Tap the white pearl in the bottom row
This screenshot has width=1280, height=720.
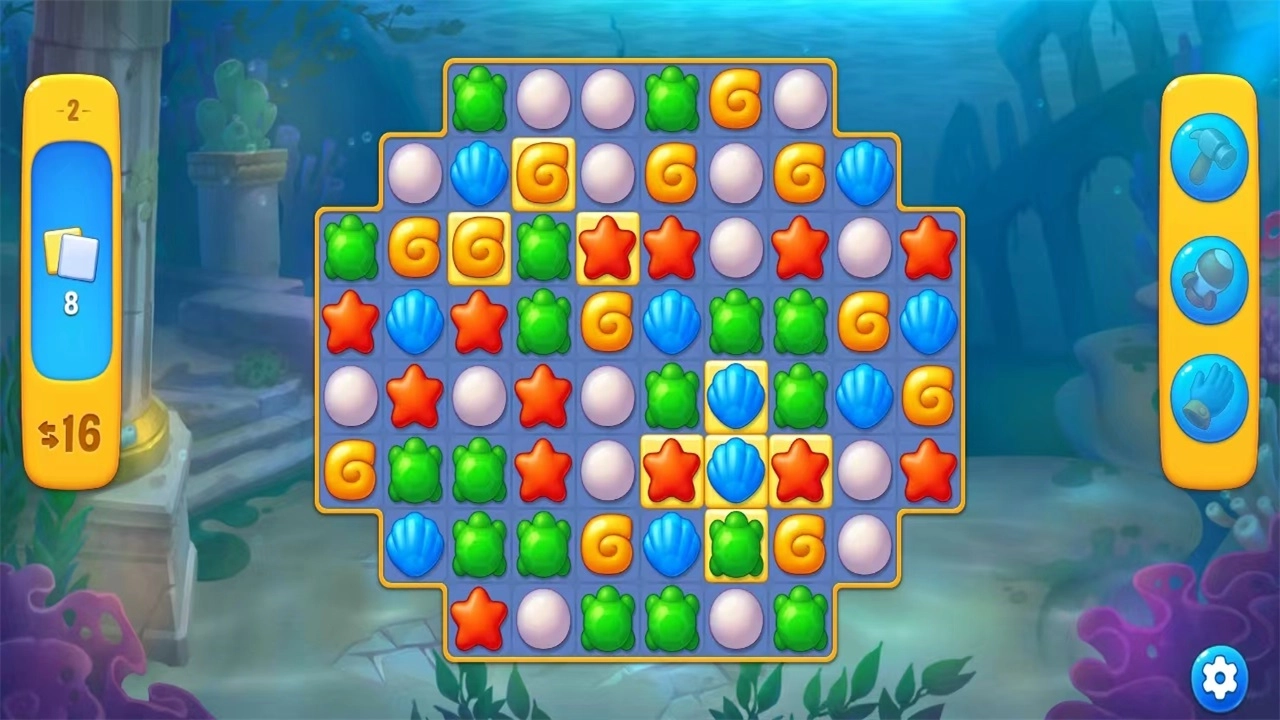tap(545, 620)
